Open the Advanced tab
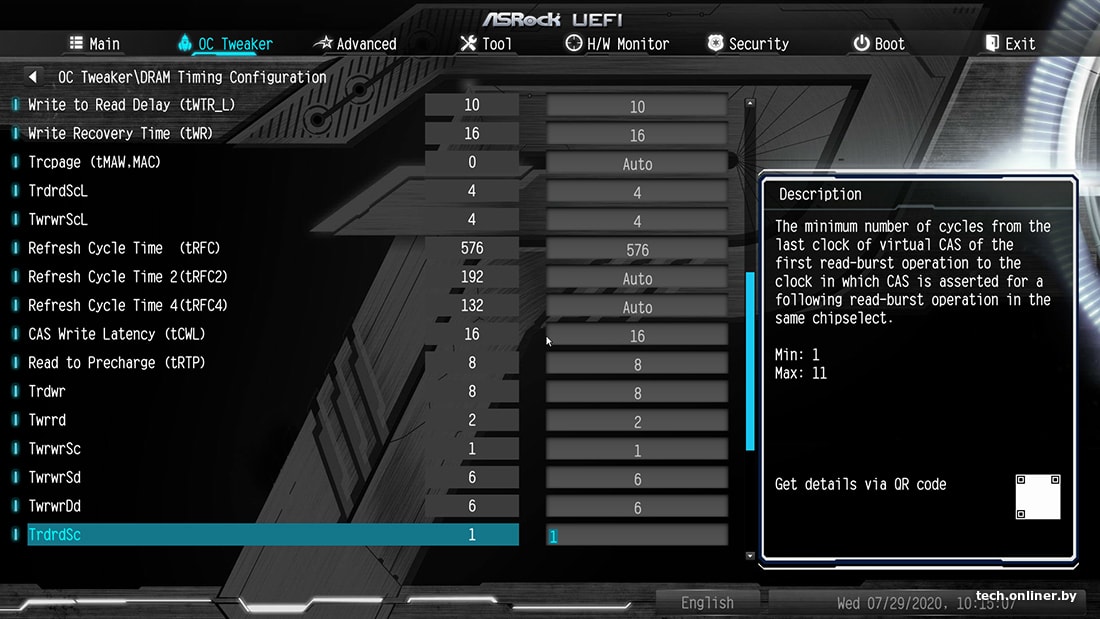 355,44
